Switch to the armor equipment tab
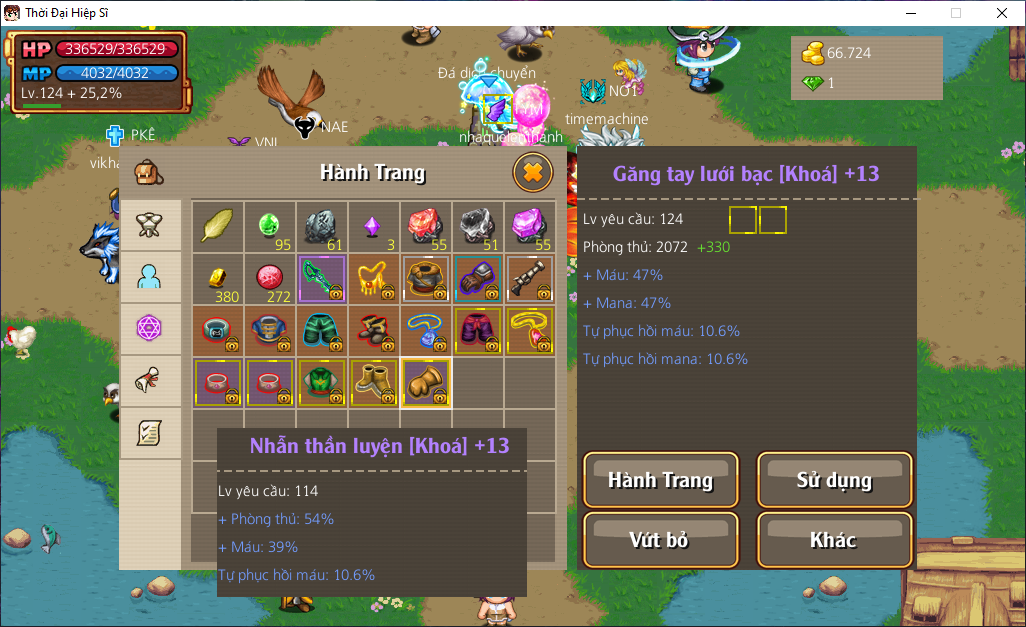 coord(150,225)
